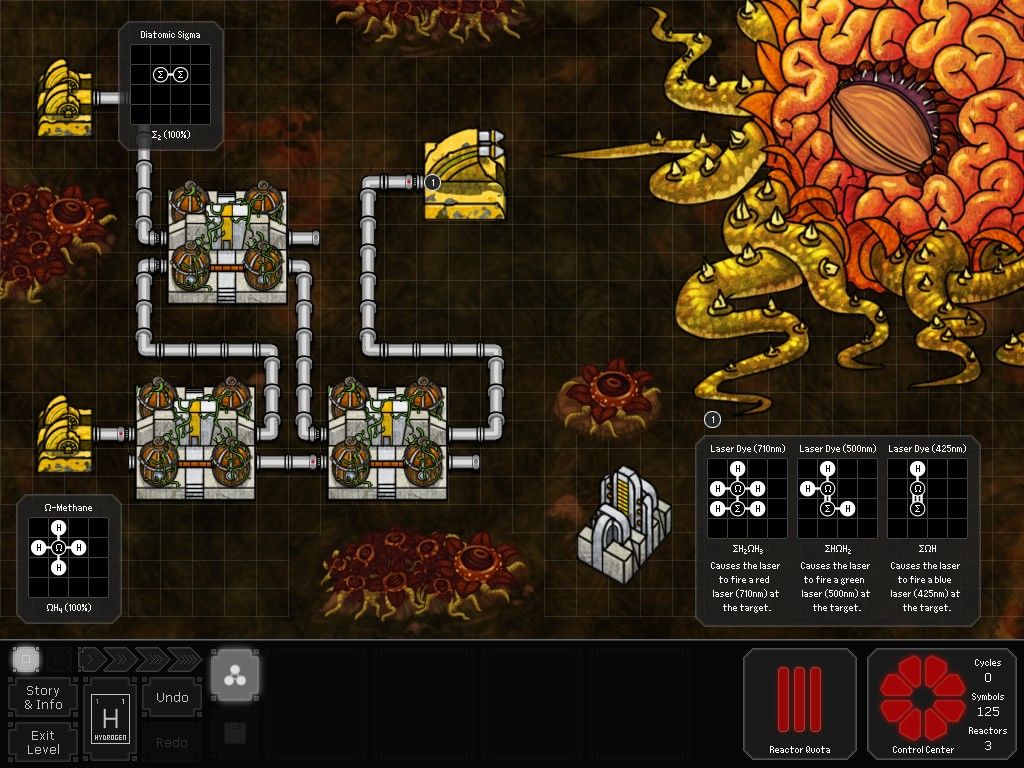Select the three-circle reactor tool
1024x768 pixels.
click(235, 674)
